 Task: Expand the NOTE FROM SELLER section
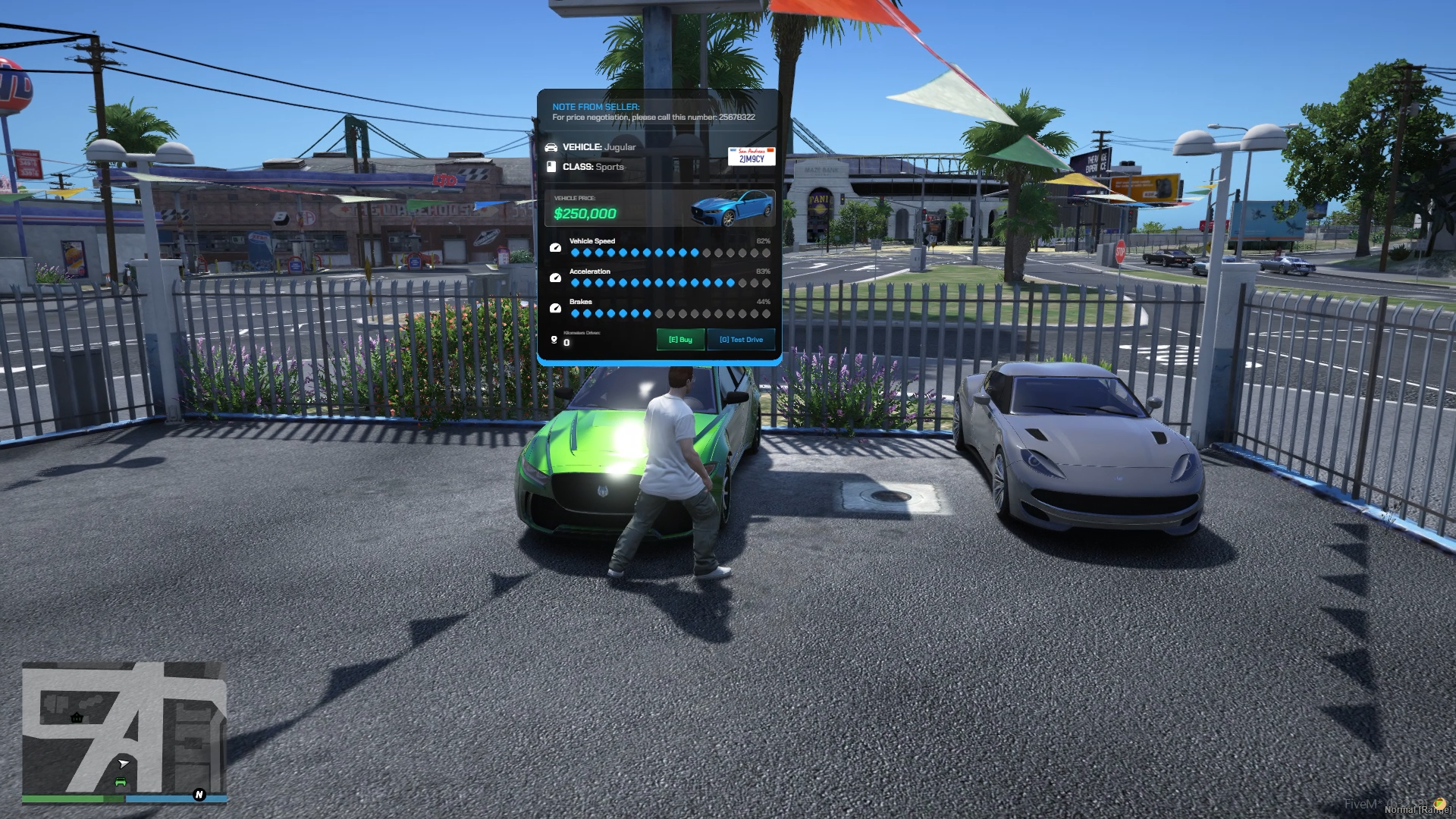597,106
